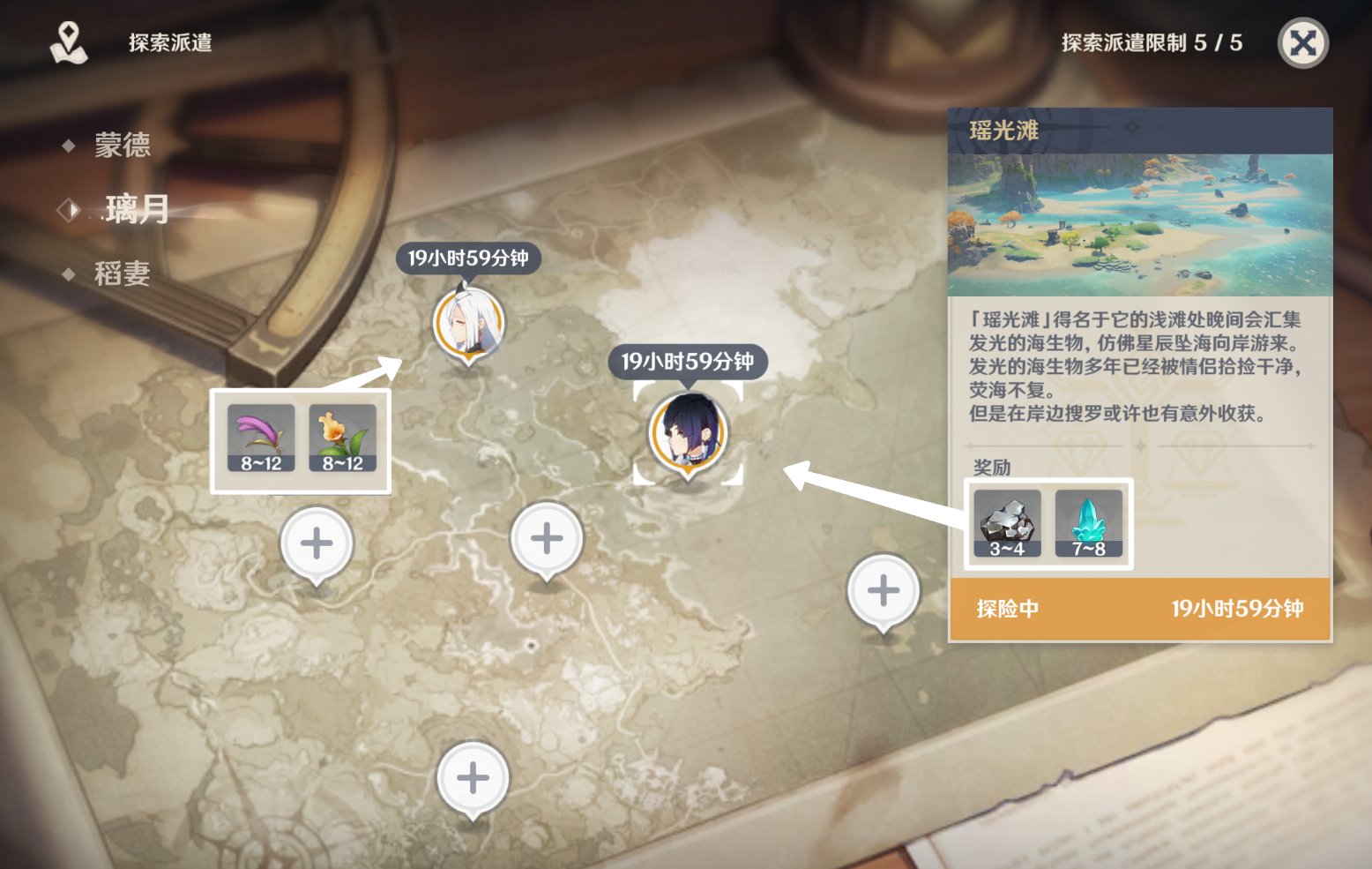Open the 稻妻 region tab
The image size is (1372, 869).
click(x=122, y=273)
